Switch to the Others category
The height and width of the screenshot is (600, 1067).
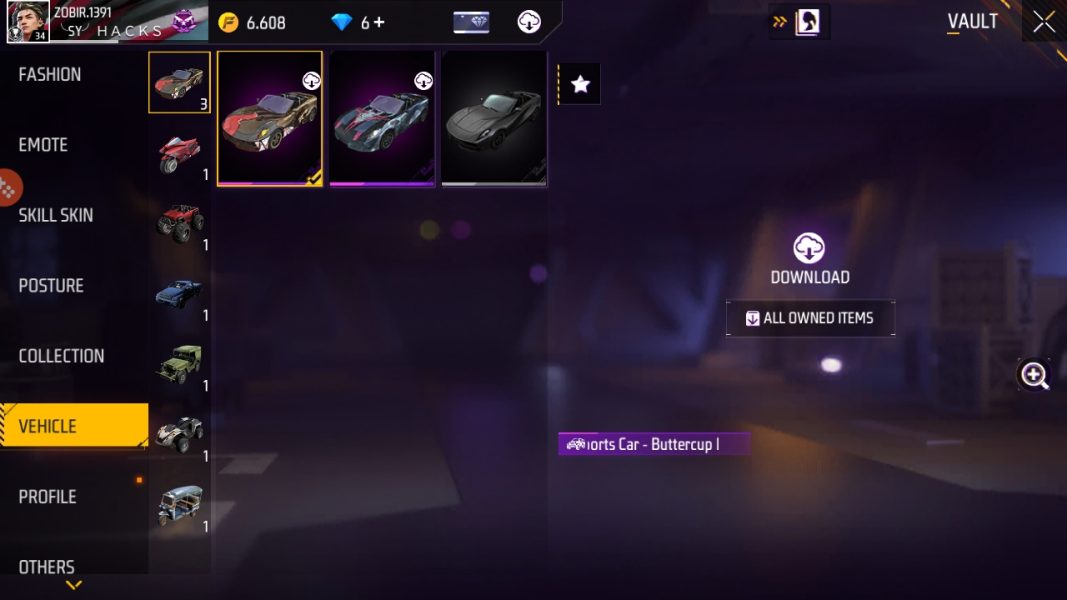[46, 567]
